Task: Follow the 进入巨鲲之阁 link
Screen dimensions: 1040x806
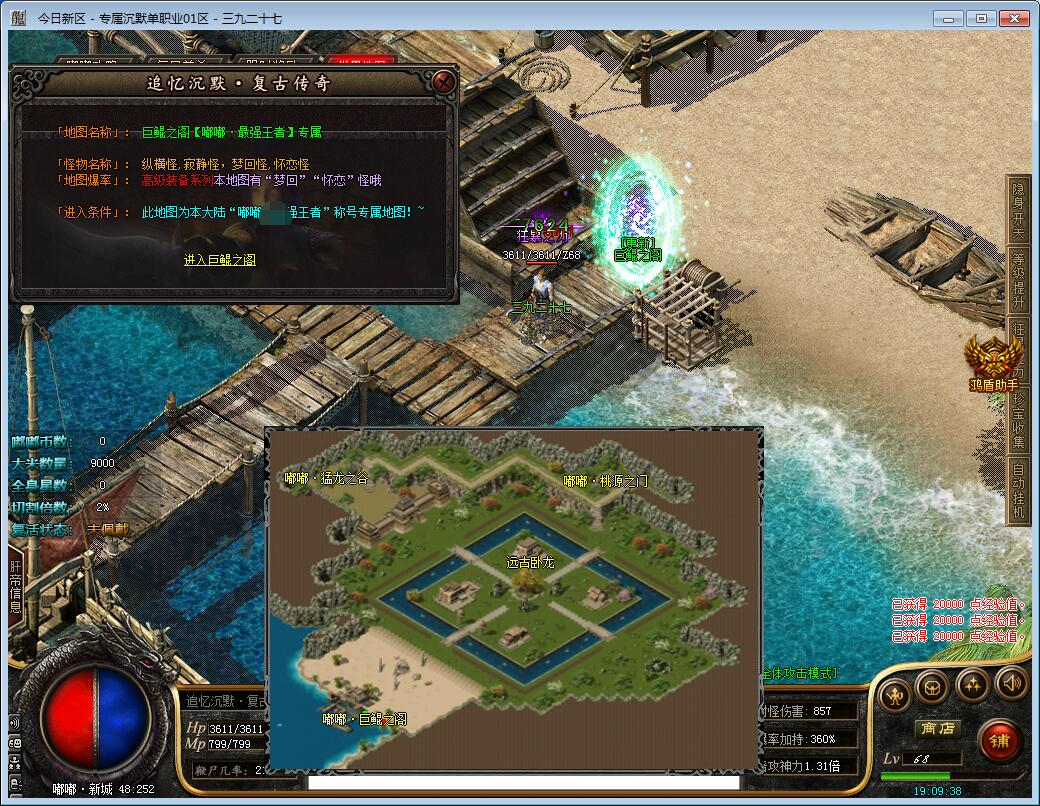Action: click(220, 260)
